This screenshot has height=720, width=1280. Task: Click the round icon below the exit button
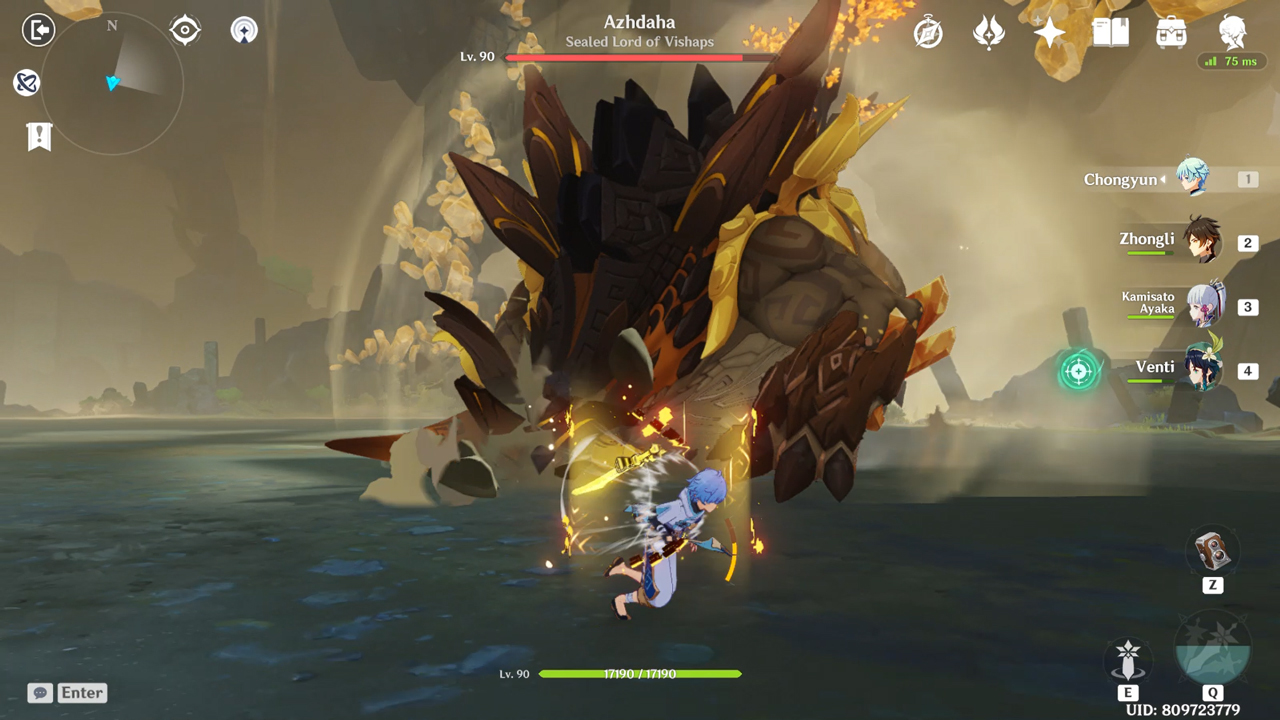click(27, 83)
